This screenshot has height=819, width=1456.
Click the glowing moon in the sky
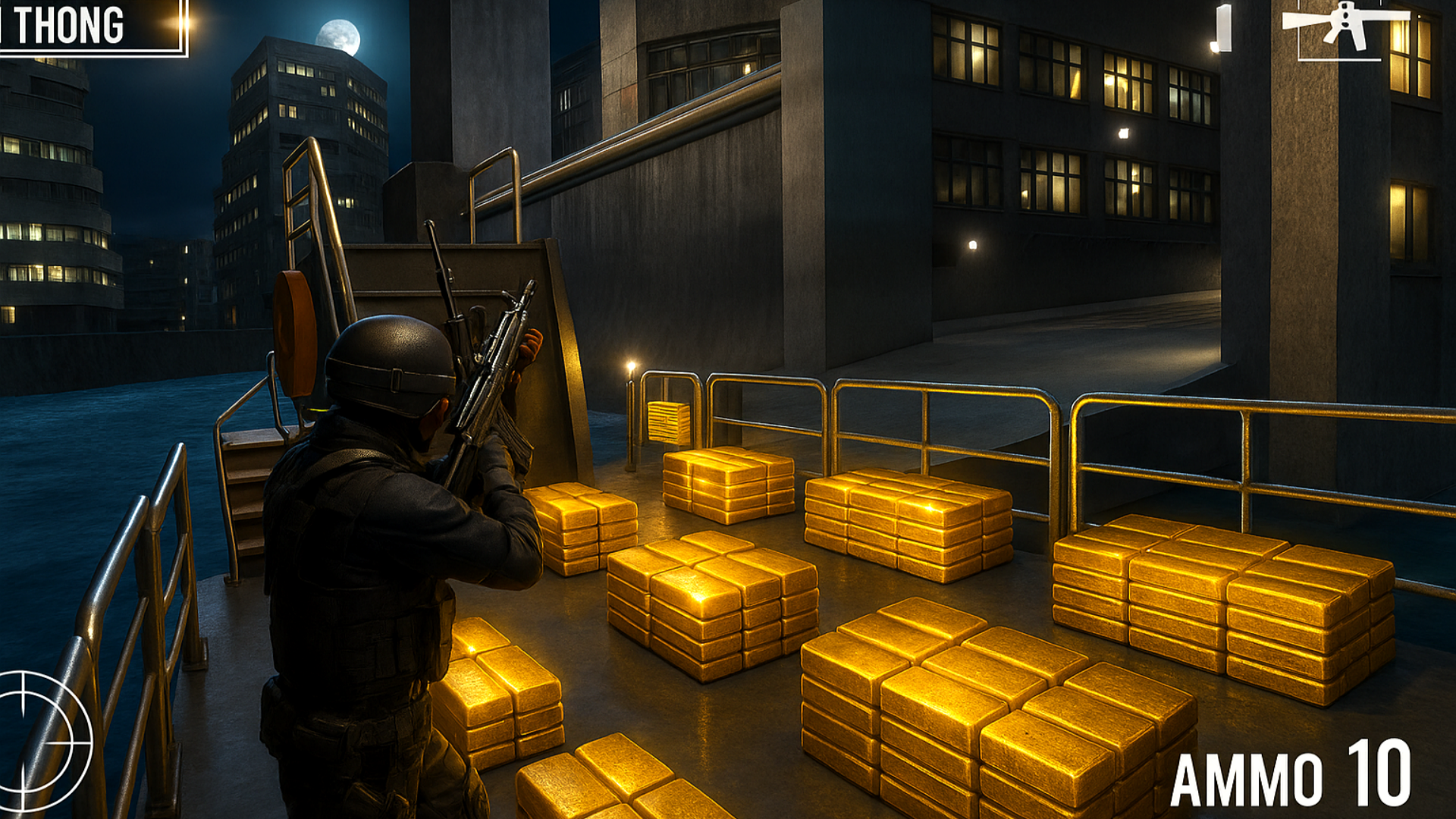point(341,36)
